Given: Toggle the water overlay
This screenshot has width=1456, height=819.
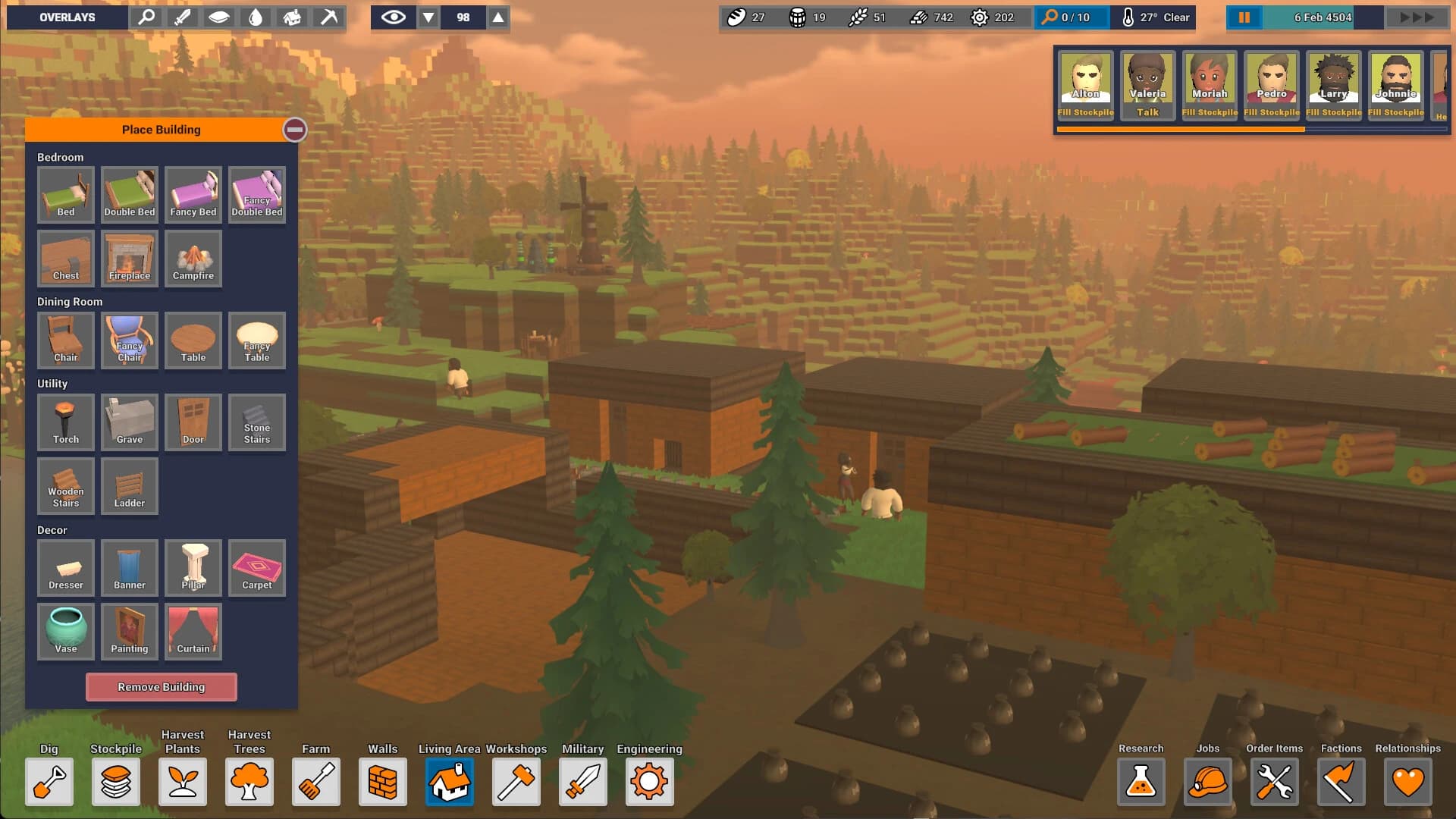Looking at the screenshot, I should pyautogui.click(x=256, y=17).
